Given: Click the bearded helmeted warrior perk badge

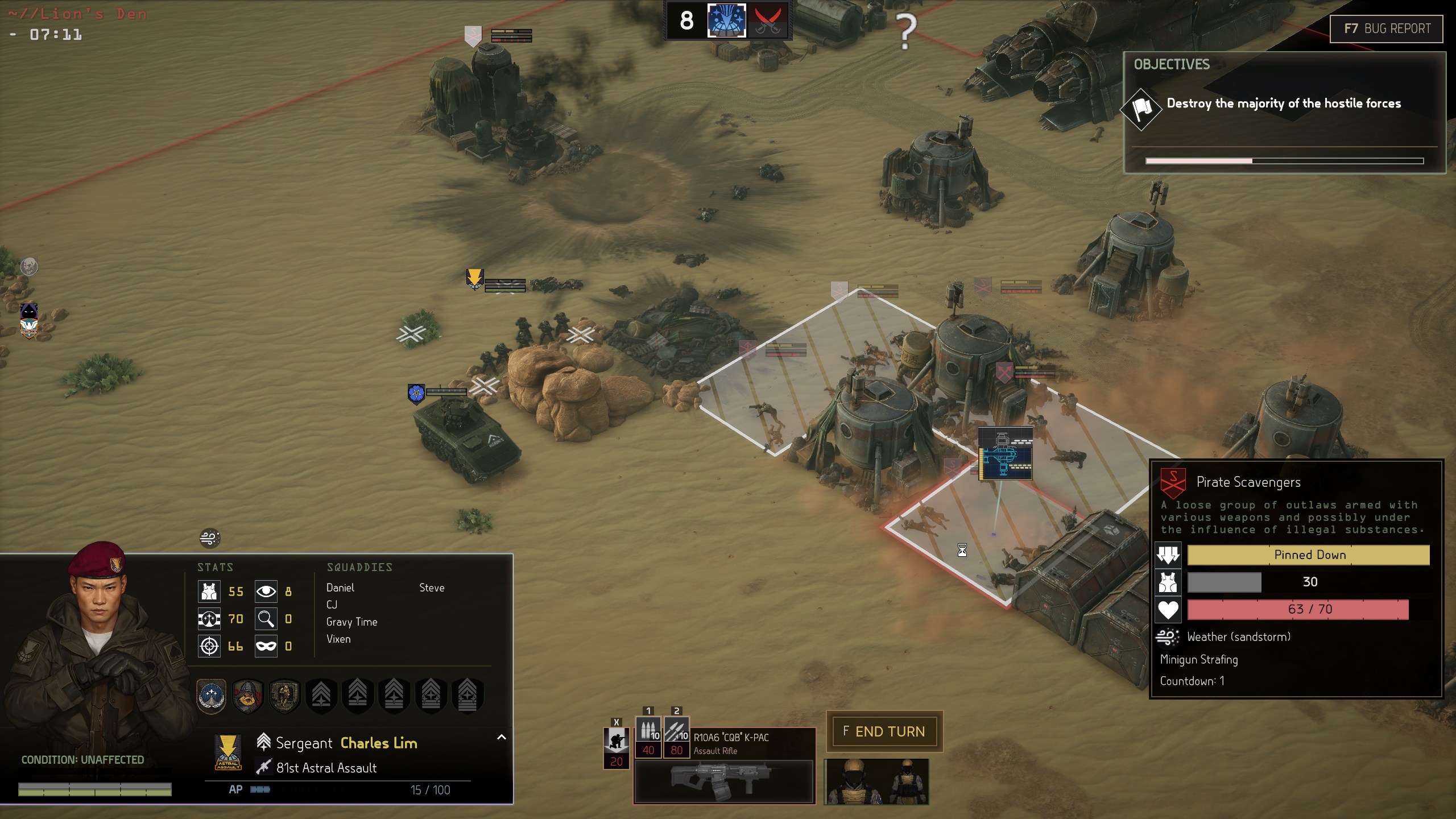Looking at the screenshot, I should [x=248, y=694].
